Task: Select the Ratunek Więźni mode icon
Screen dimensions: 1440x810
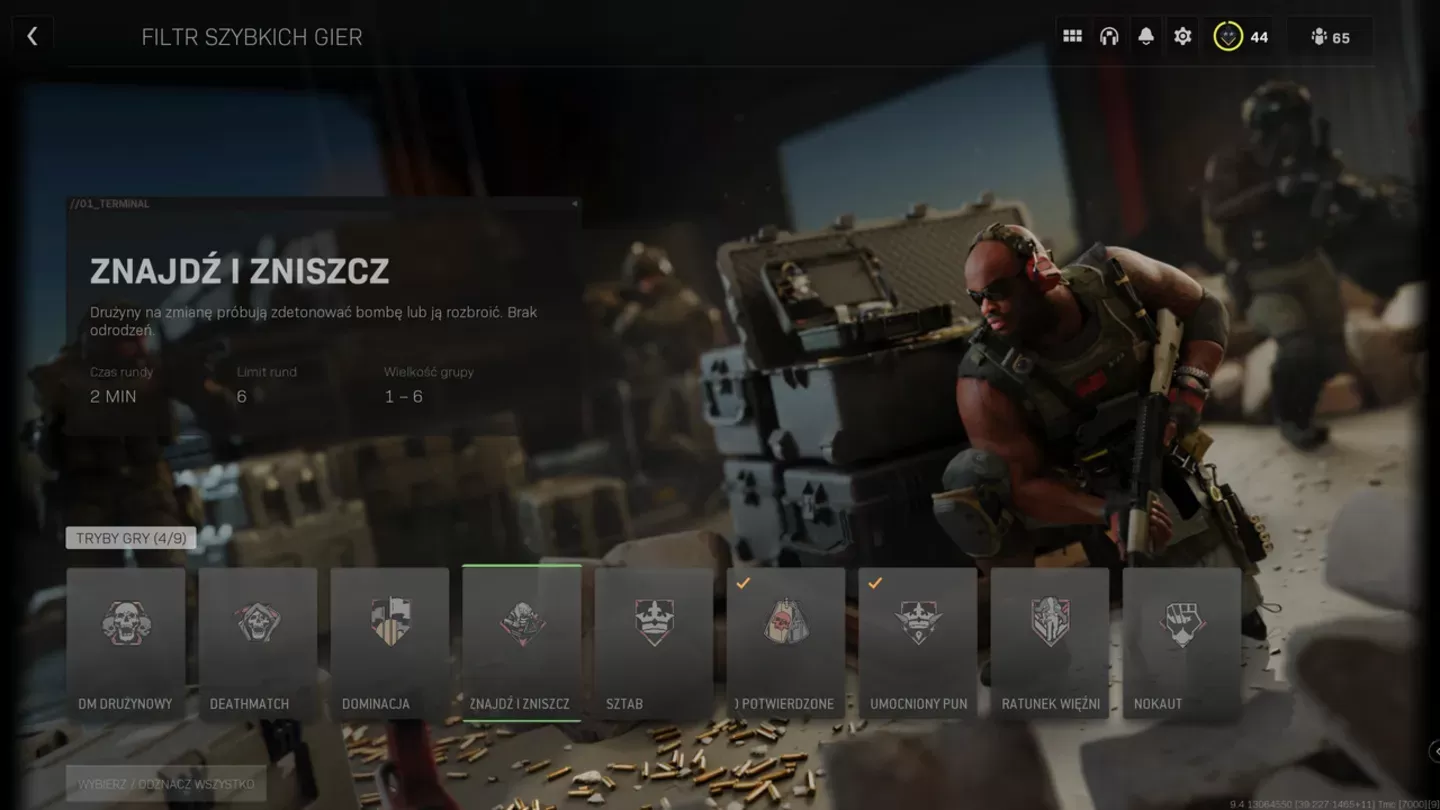Action: point(1049,623)
